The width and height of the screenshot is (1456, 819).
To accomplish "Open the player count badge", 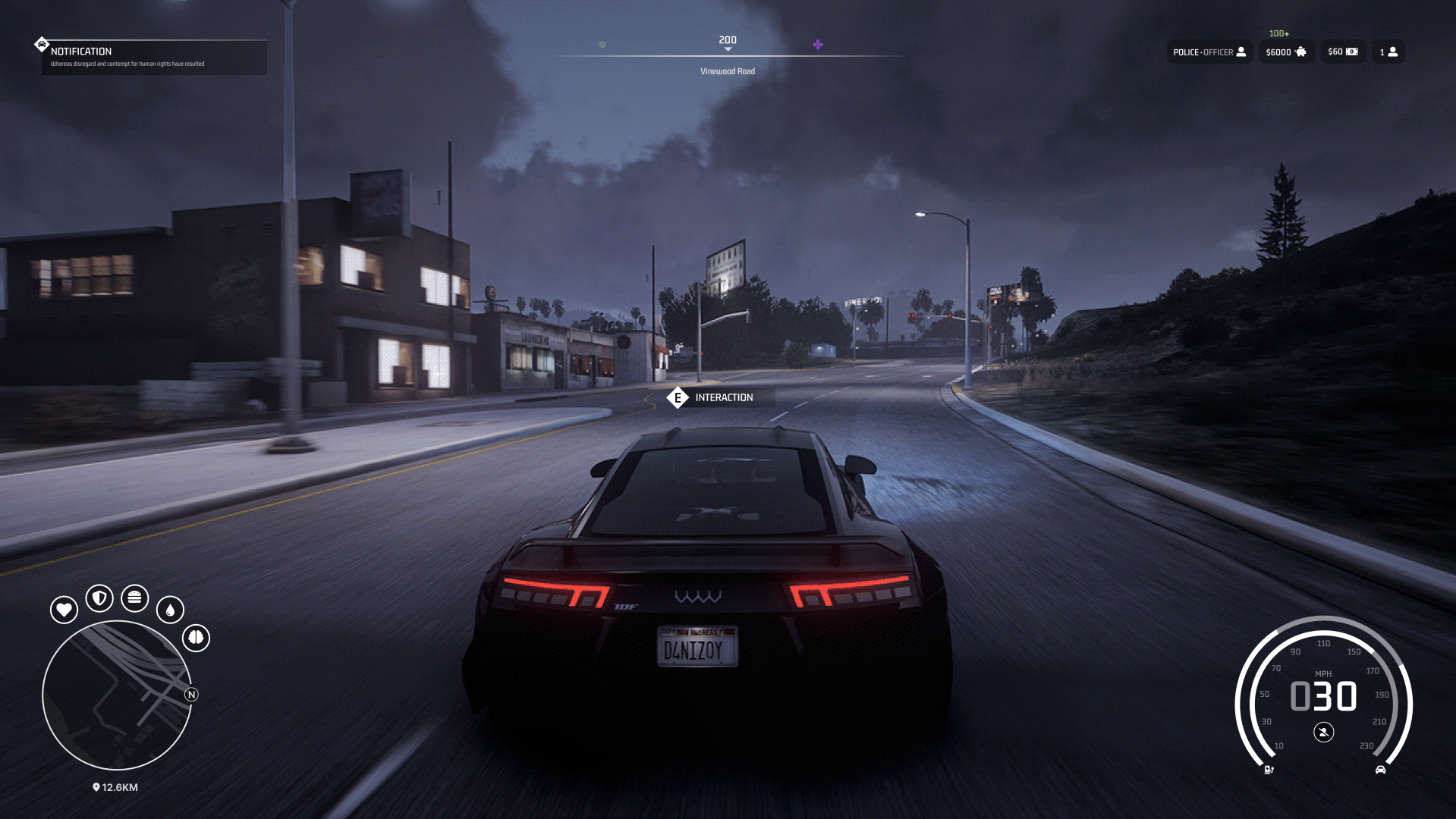I will coord(1388,52).
